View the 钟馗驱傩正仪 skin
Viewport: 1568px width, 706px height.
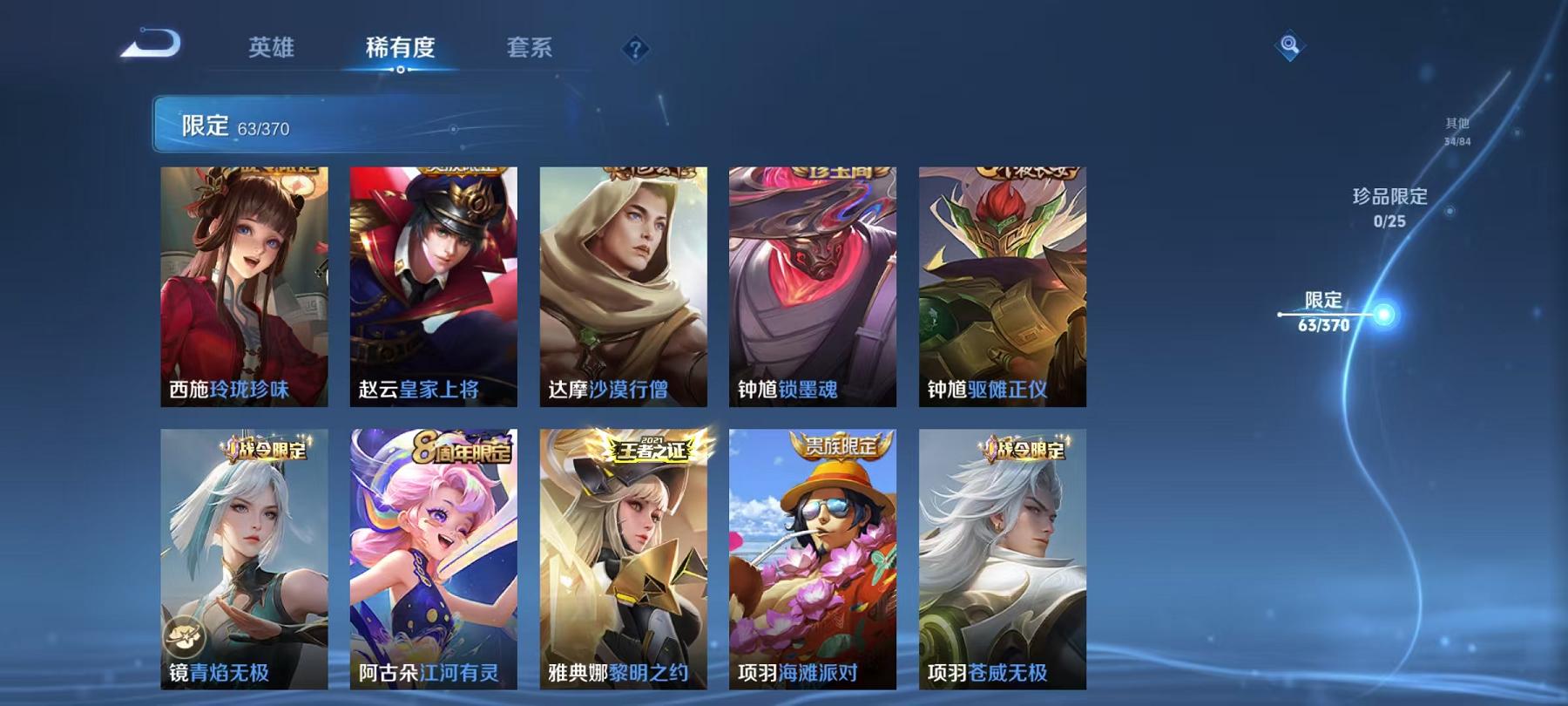999,288
